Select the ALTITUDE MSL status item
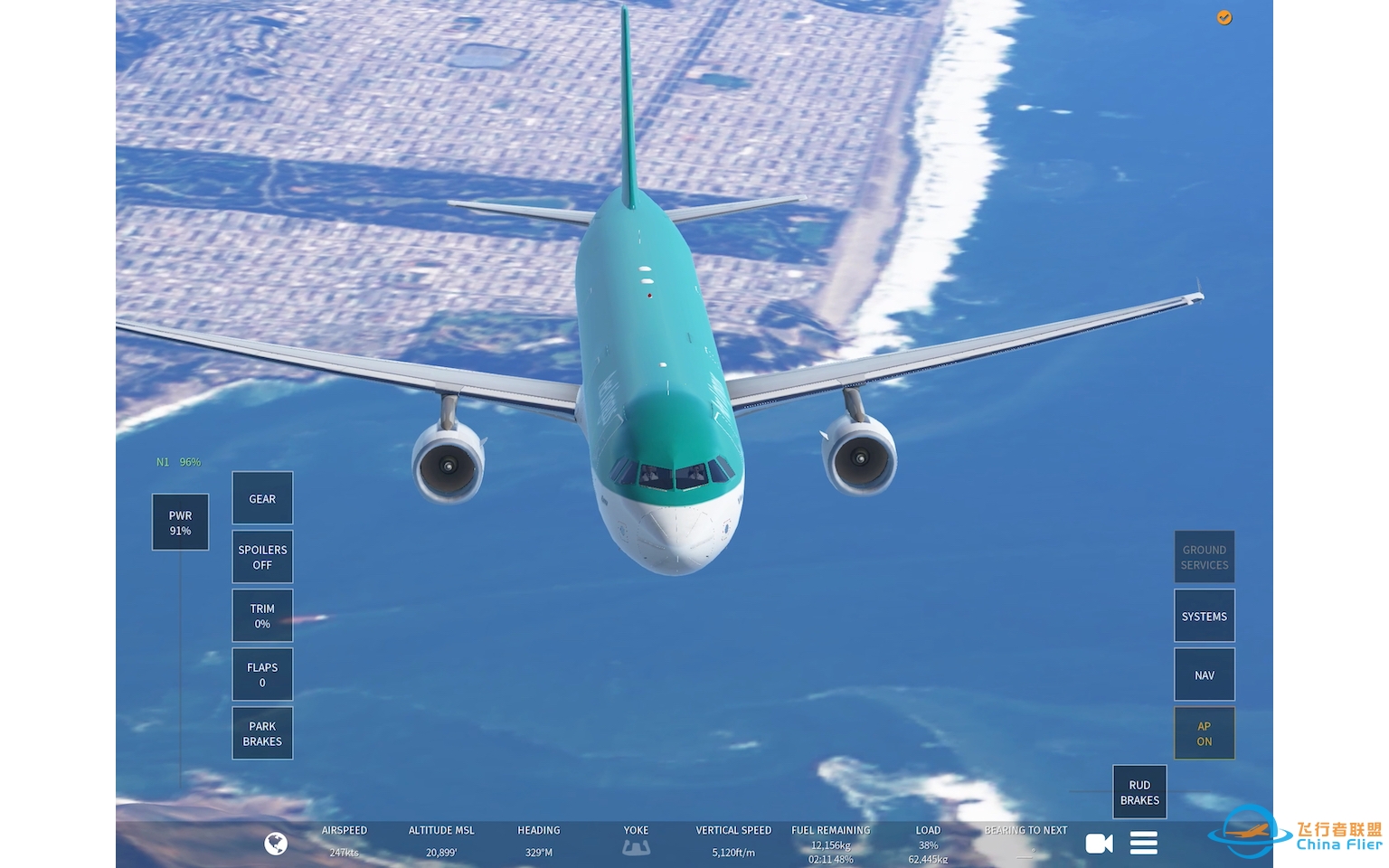The image size is (1389, 868). [441, 842]
